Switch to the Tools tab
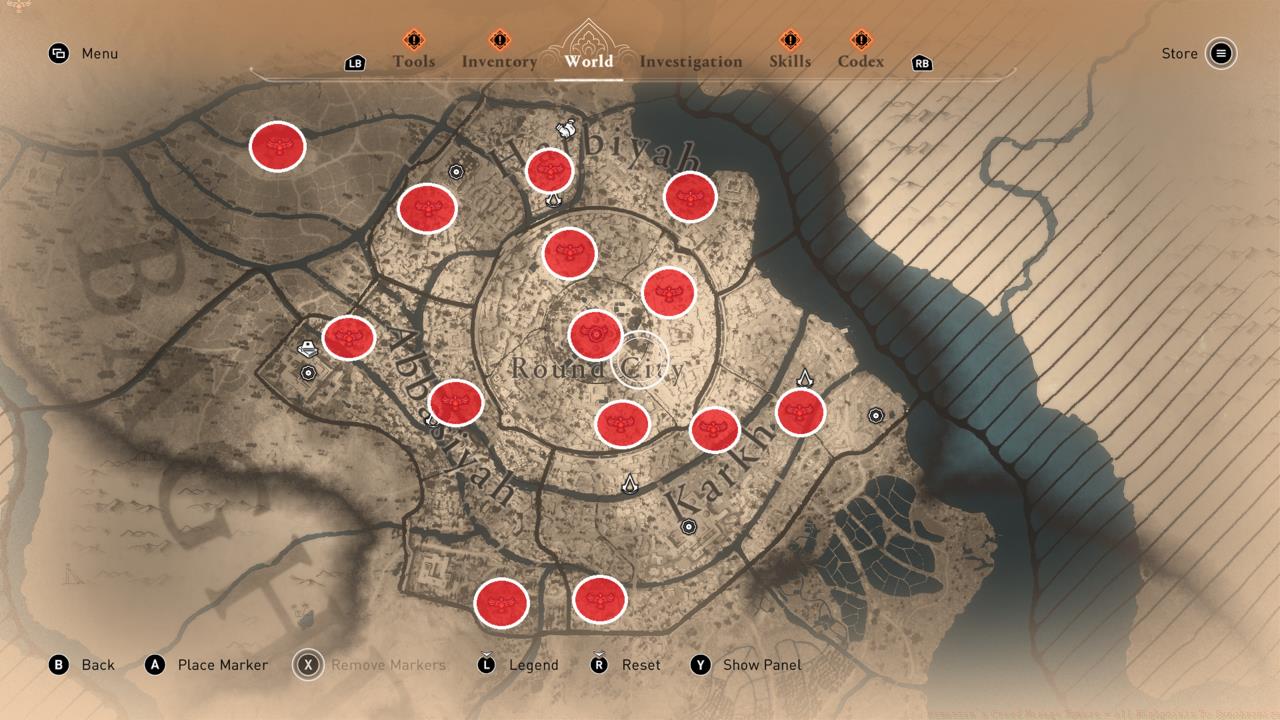Image resolution: width=1280 pixels, height=720 pixels. pos(412,62)
